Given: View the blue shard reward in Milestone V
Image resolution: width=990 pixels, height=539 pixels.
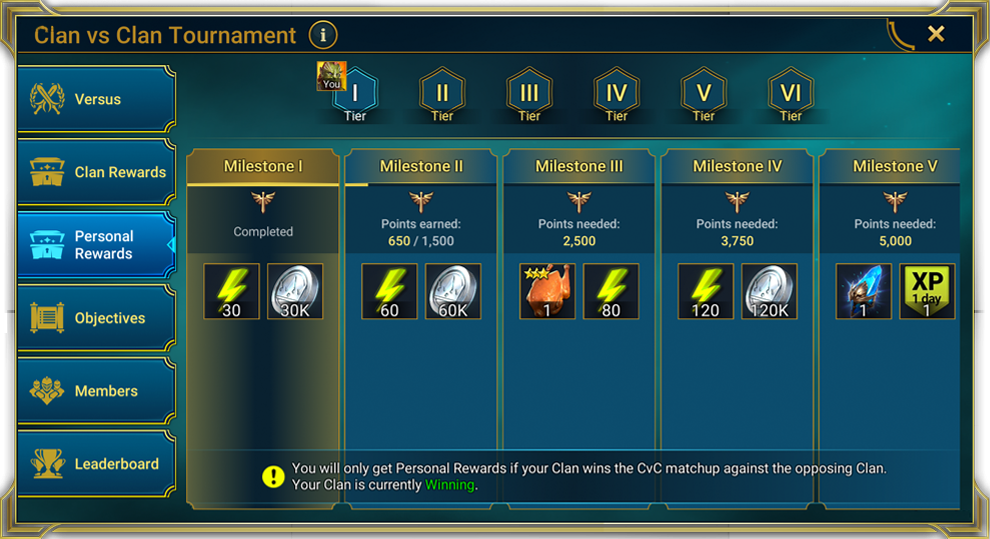Looking at the screenshot, I should point(863,292).
